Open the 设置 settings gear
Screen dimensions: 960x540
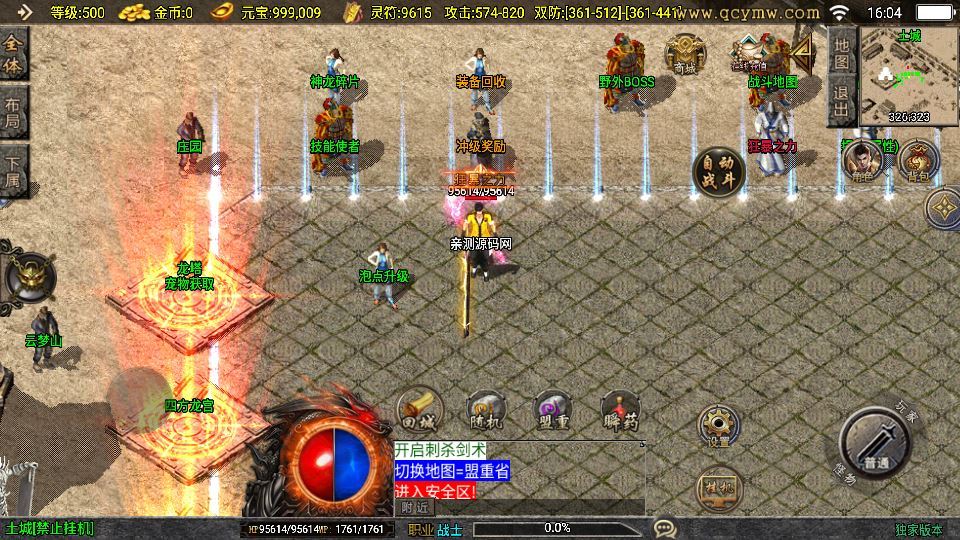pyautogui.click(x=718, y=425)
